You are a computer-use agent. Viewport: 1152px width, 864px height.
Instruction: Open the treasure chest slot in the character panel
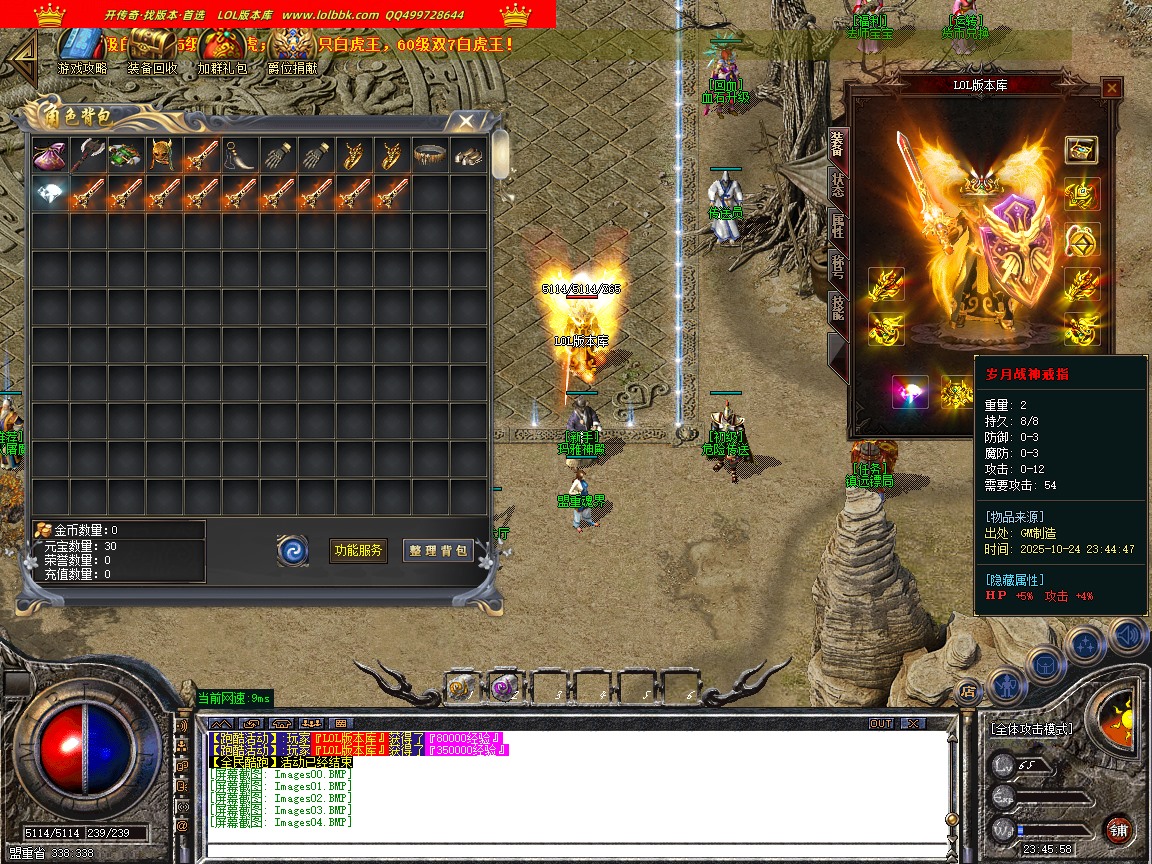point(1081,150)
